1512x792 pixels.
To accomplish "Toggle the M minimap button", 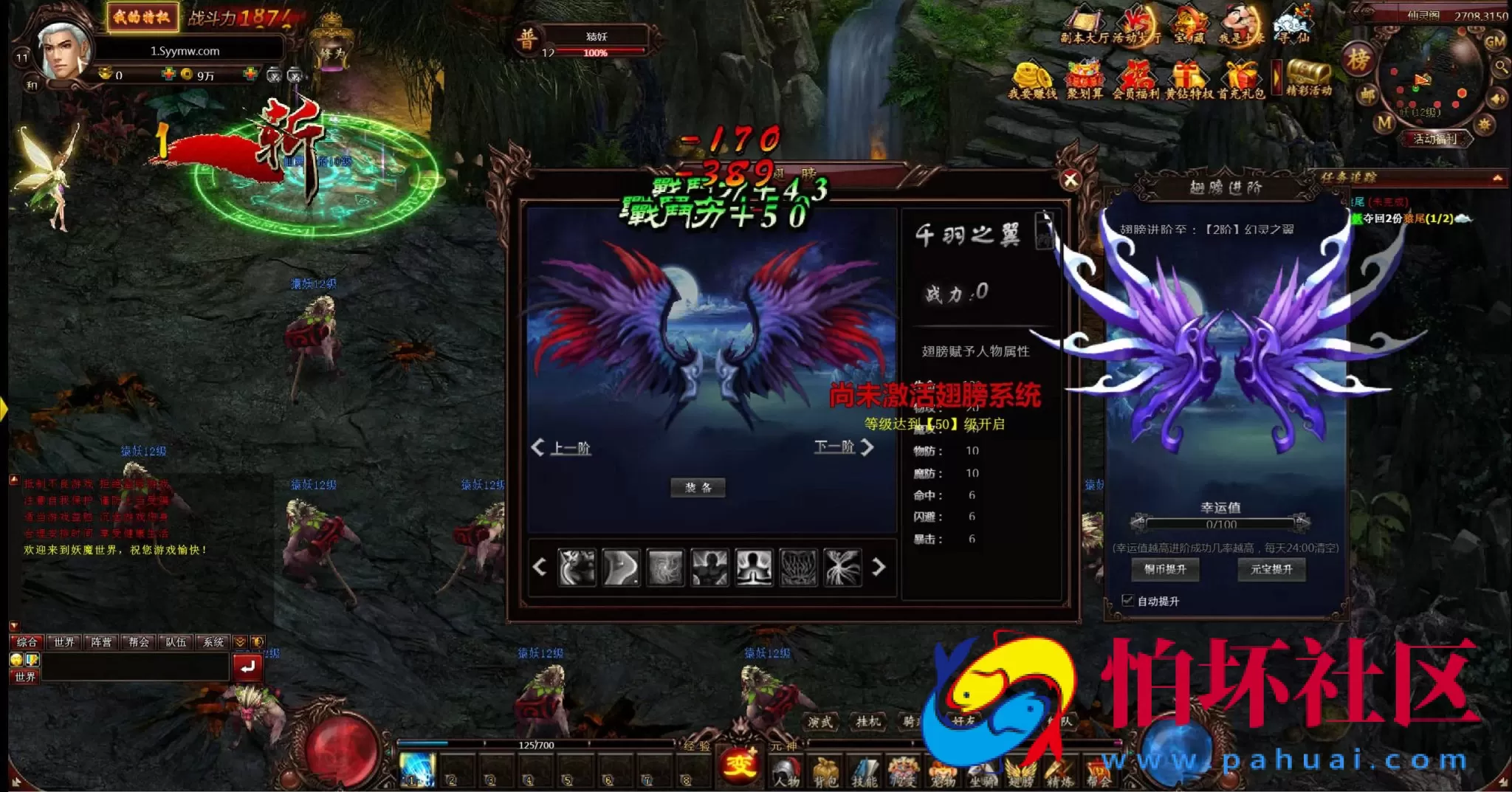I will point(1385,121).
